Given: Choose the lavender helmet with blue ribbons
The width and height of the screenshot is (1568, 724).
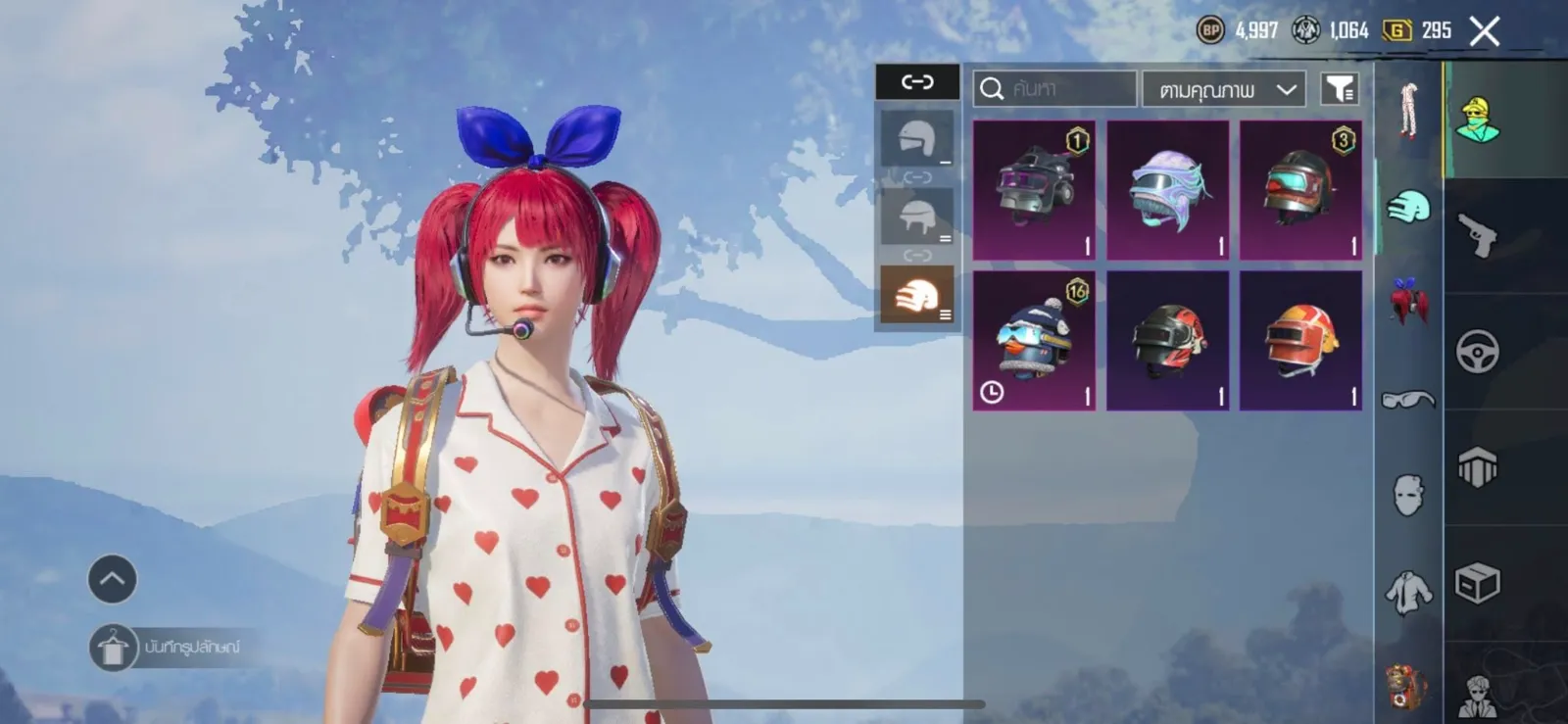Looking at the screenshot, I should (1167, 190).
